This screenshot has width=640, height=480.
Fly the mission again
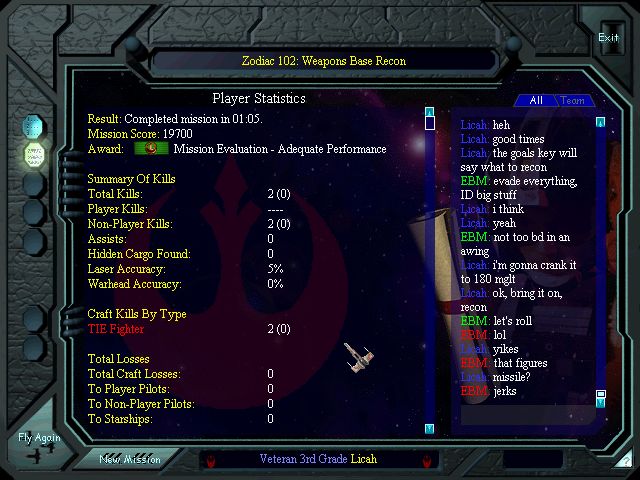coord(39,445)
